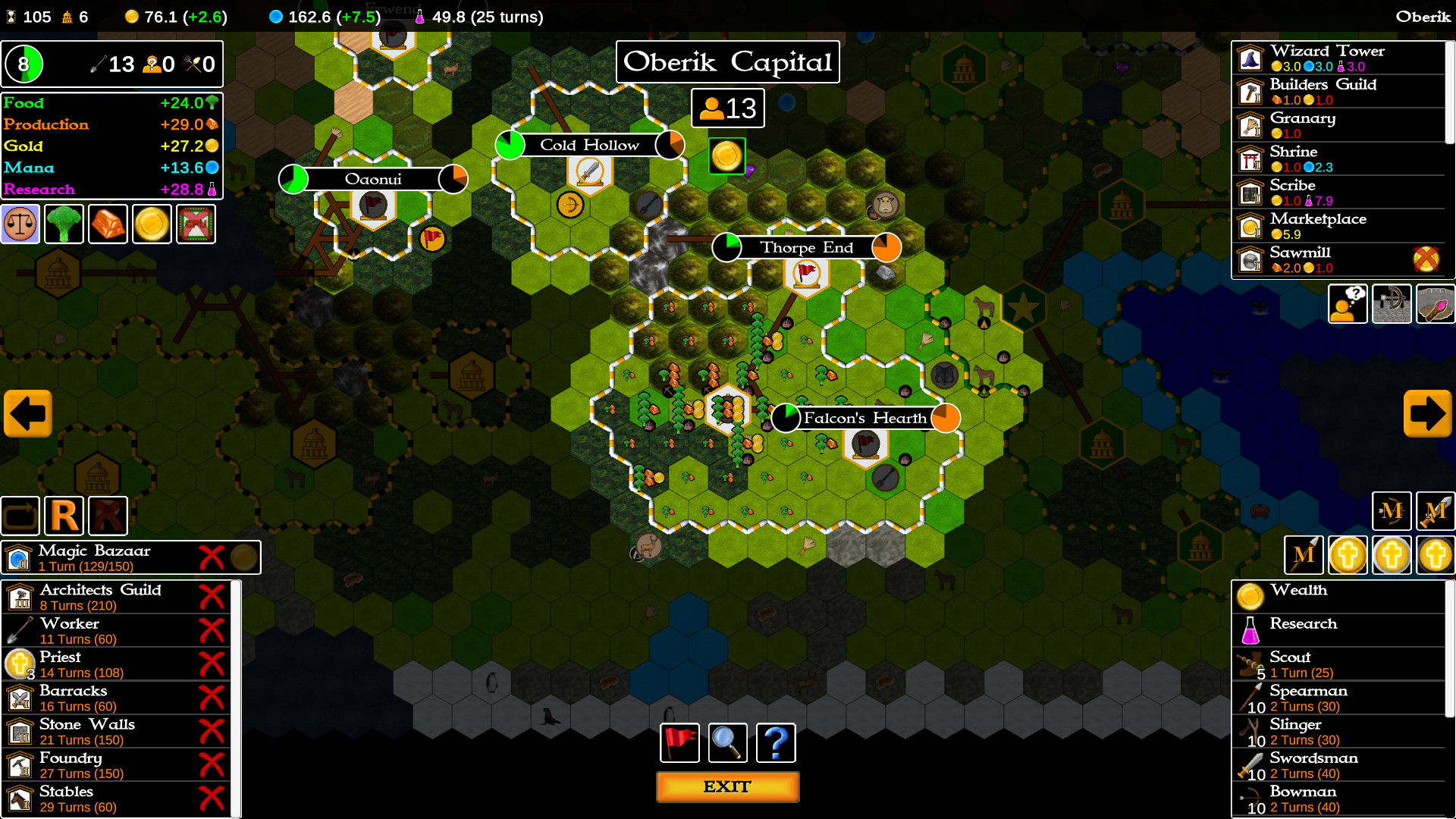Open the magnifier search icon

coord(726,742)
